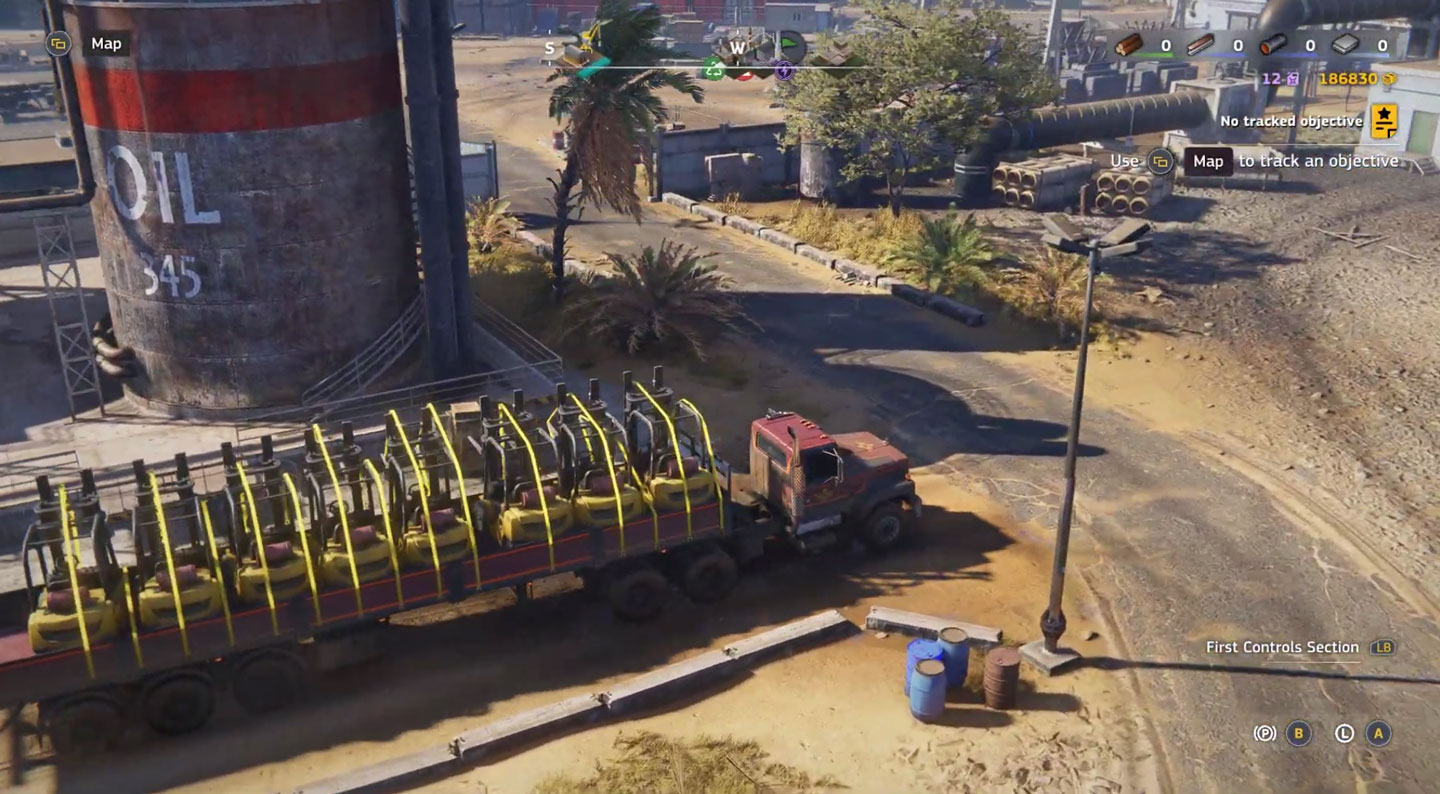1440x794 pixels.
Task: Show the First Controls Section
Action: point(1282,647)
